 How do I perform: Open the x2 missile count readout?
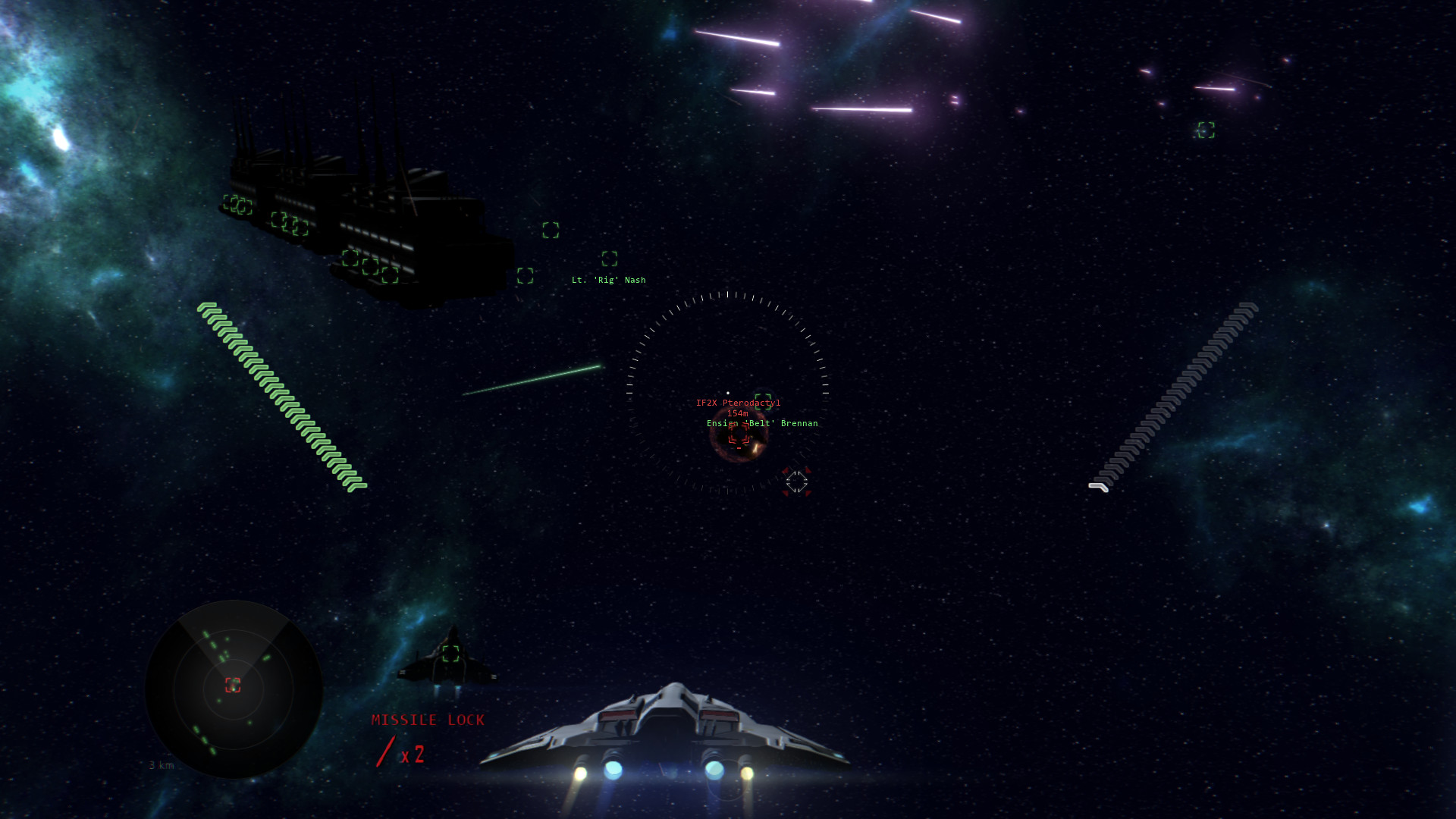[413, 755]
